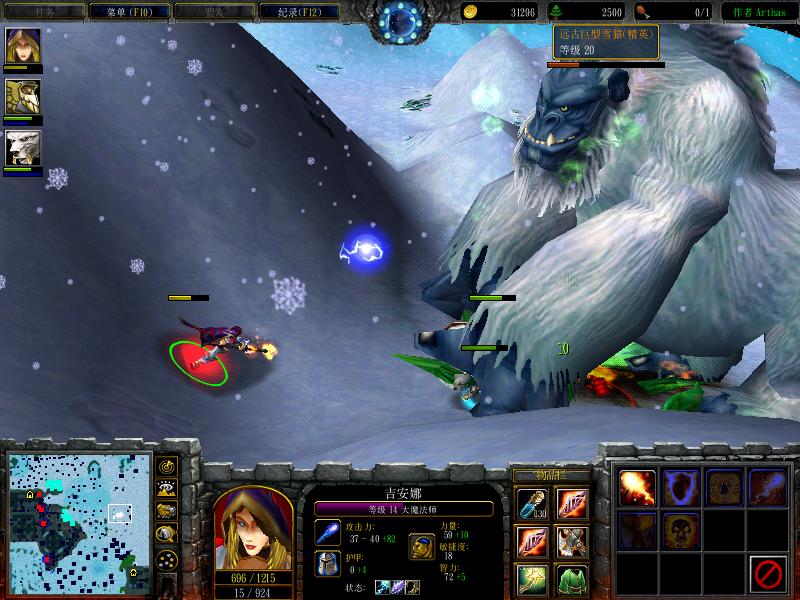Cast the blue comet streak ability

(768, 489)
